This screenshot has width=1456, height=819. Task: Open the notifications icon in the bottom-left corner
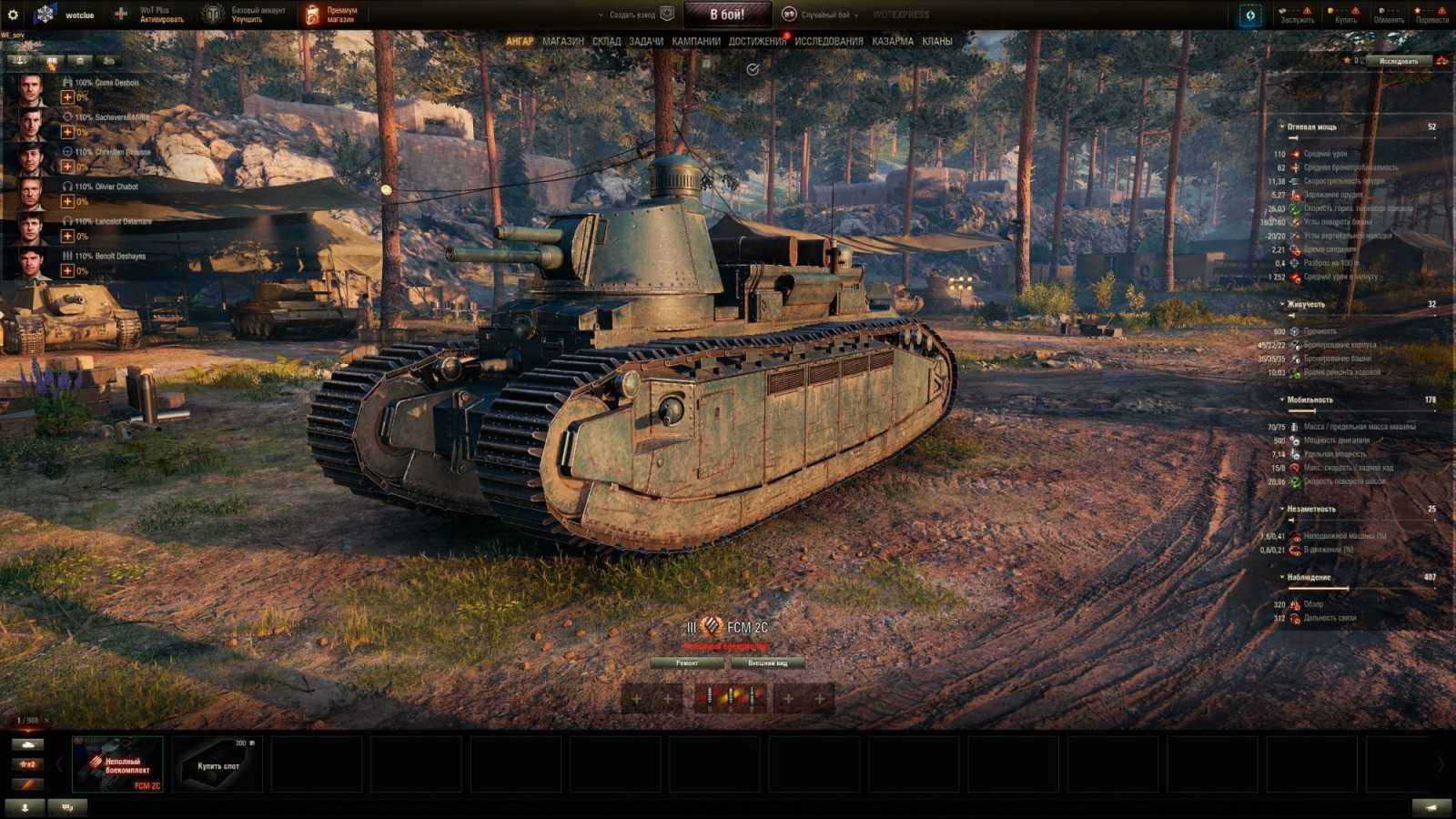pos(66,807)
